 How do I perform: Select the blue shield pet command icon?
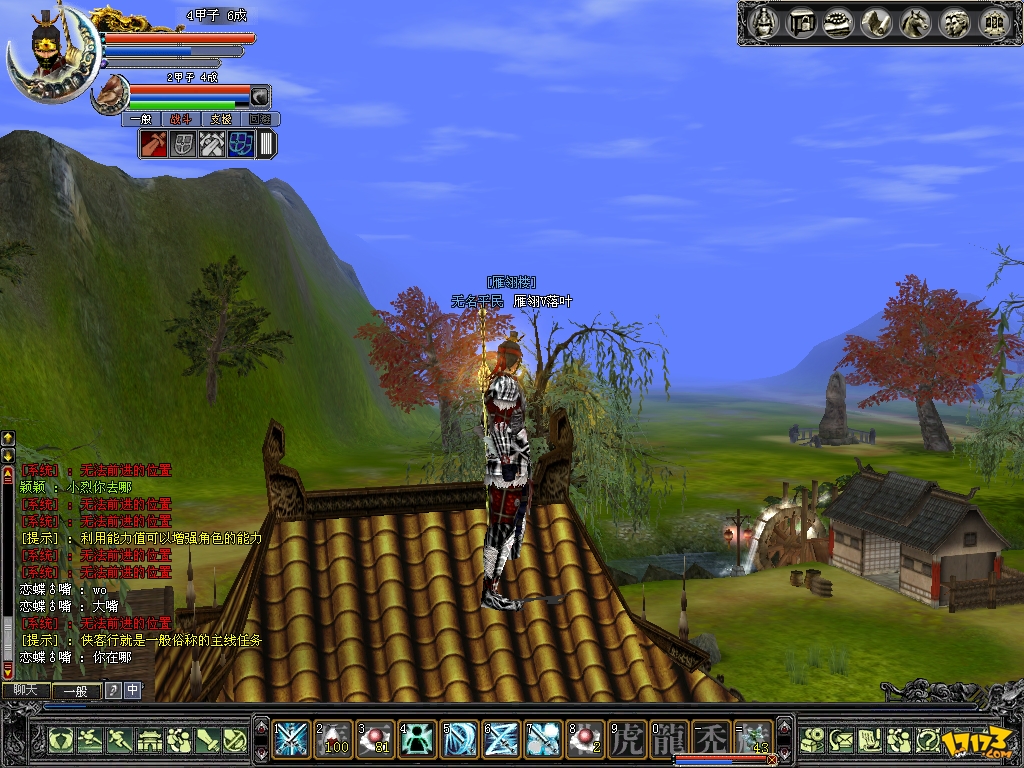[x=241, y=144]
